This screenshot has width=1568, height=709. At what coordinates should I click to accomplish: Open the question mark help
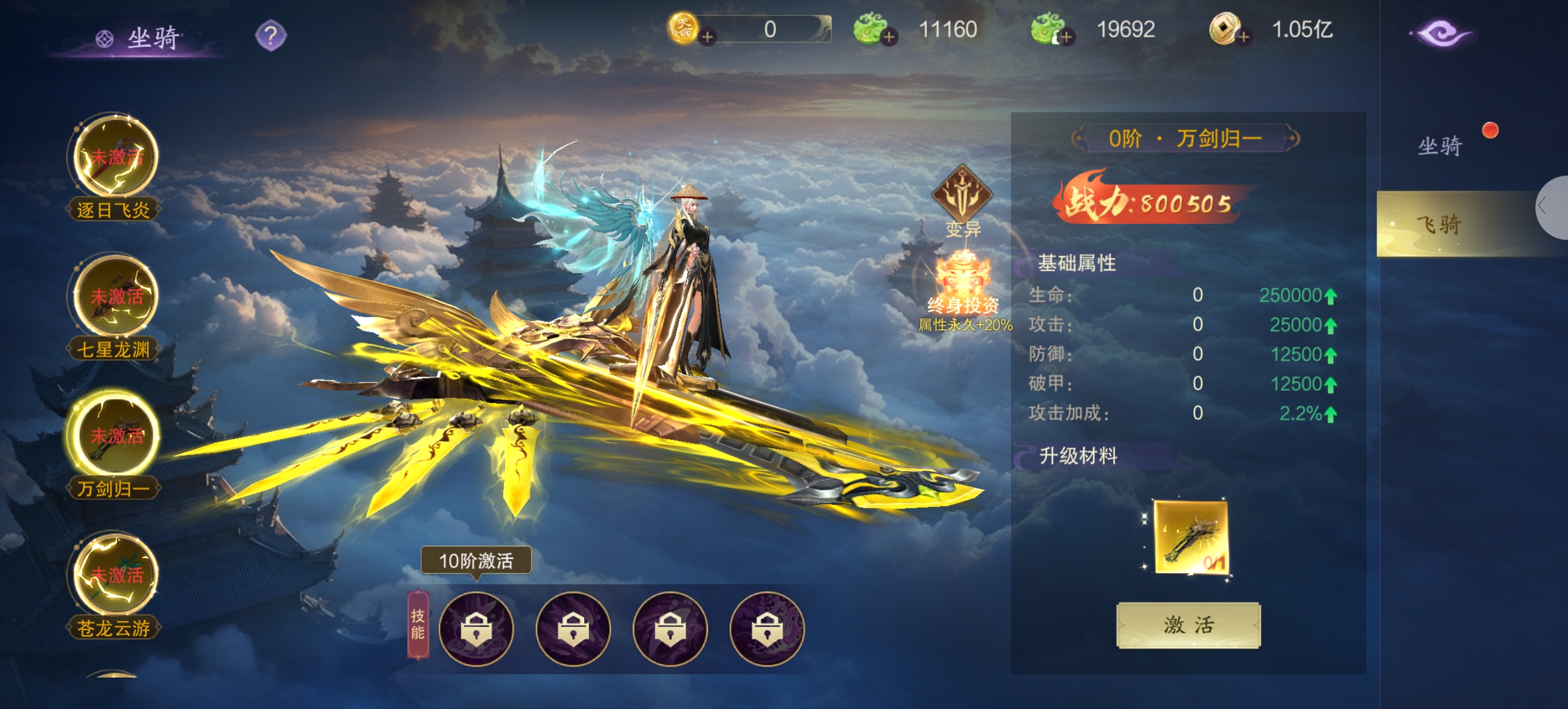coord(271,36)
